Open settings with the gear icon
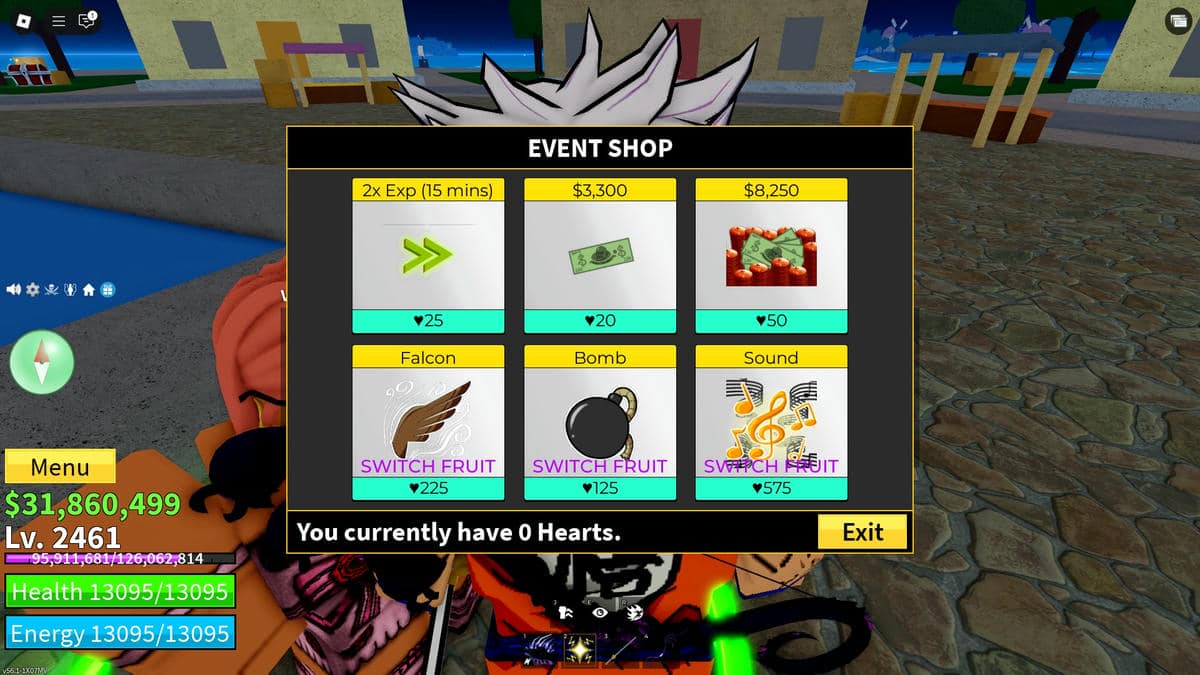The height and width of the screenshot is (675, 1200). click(32, 290)
